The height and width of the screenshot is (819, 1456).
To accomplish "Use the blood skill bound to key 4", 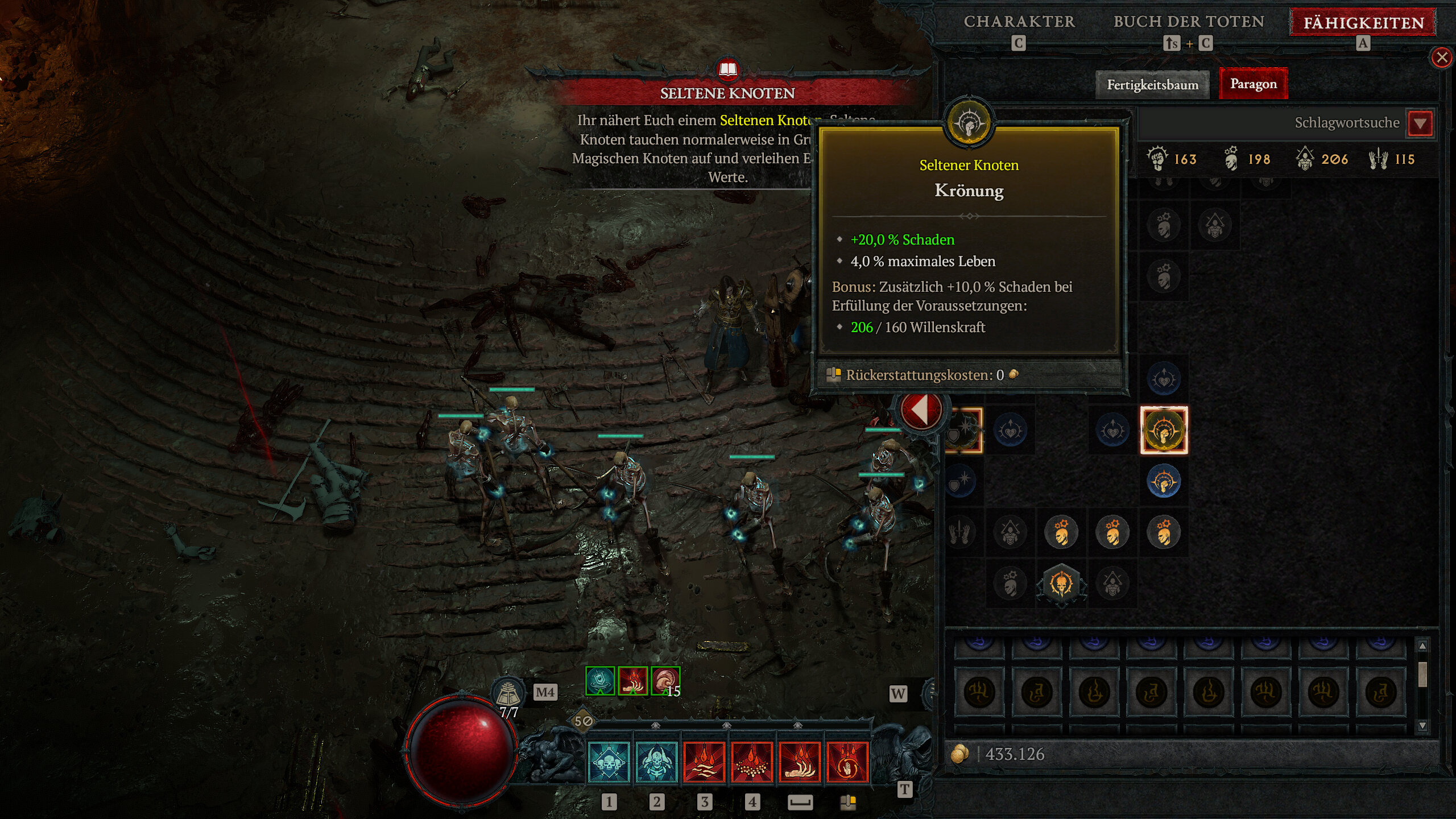I will coord(752,762).
